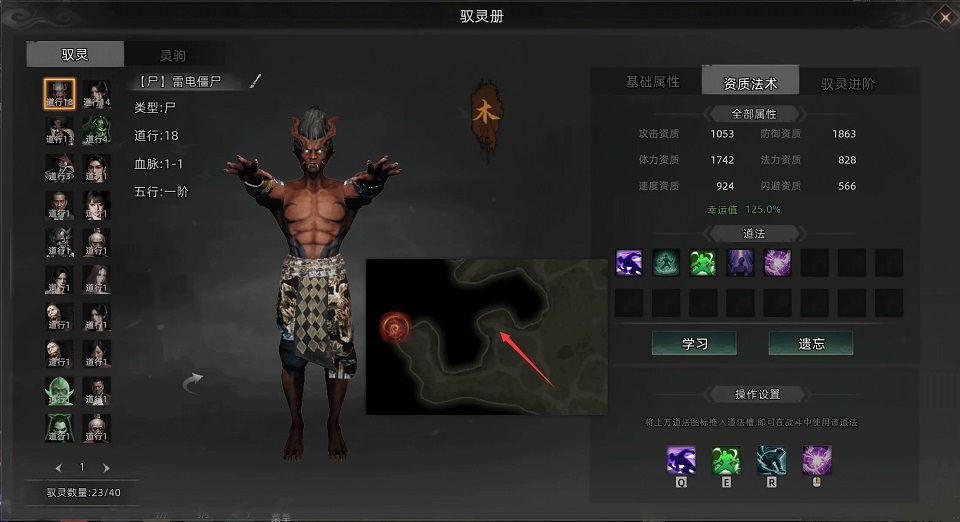
Task: Click the red swirl marker on map
Action: point(393,326)
